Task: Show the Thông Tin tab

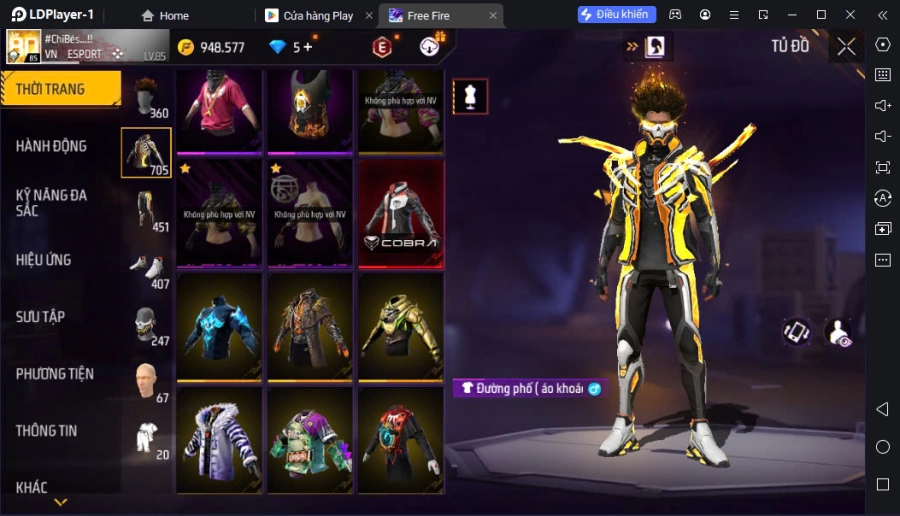Action: [47, 431]
